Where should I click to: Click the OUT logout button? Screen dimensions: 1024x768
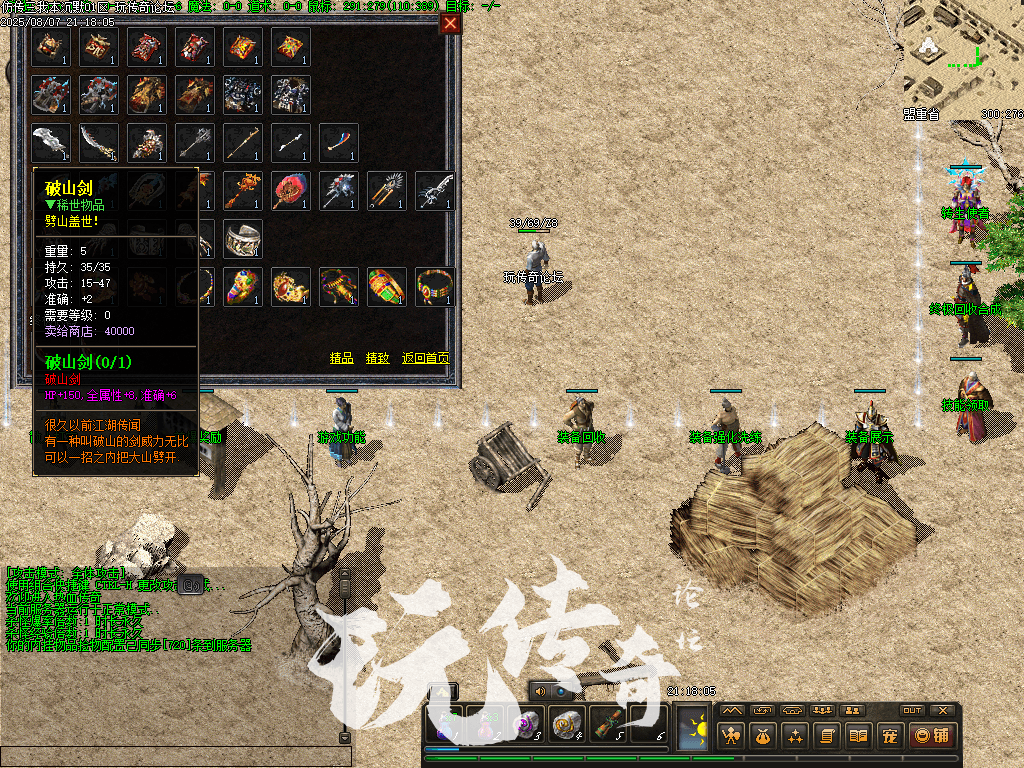point(911,710)
